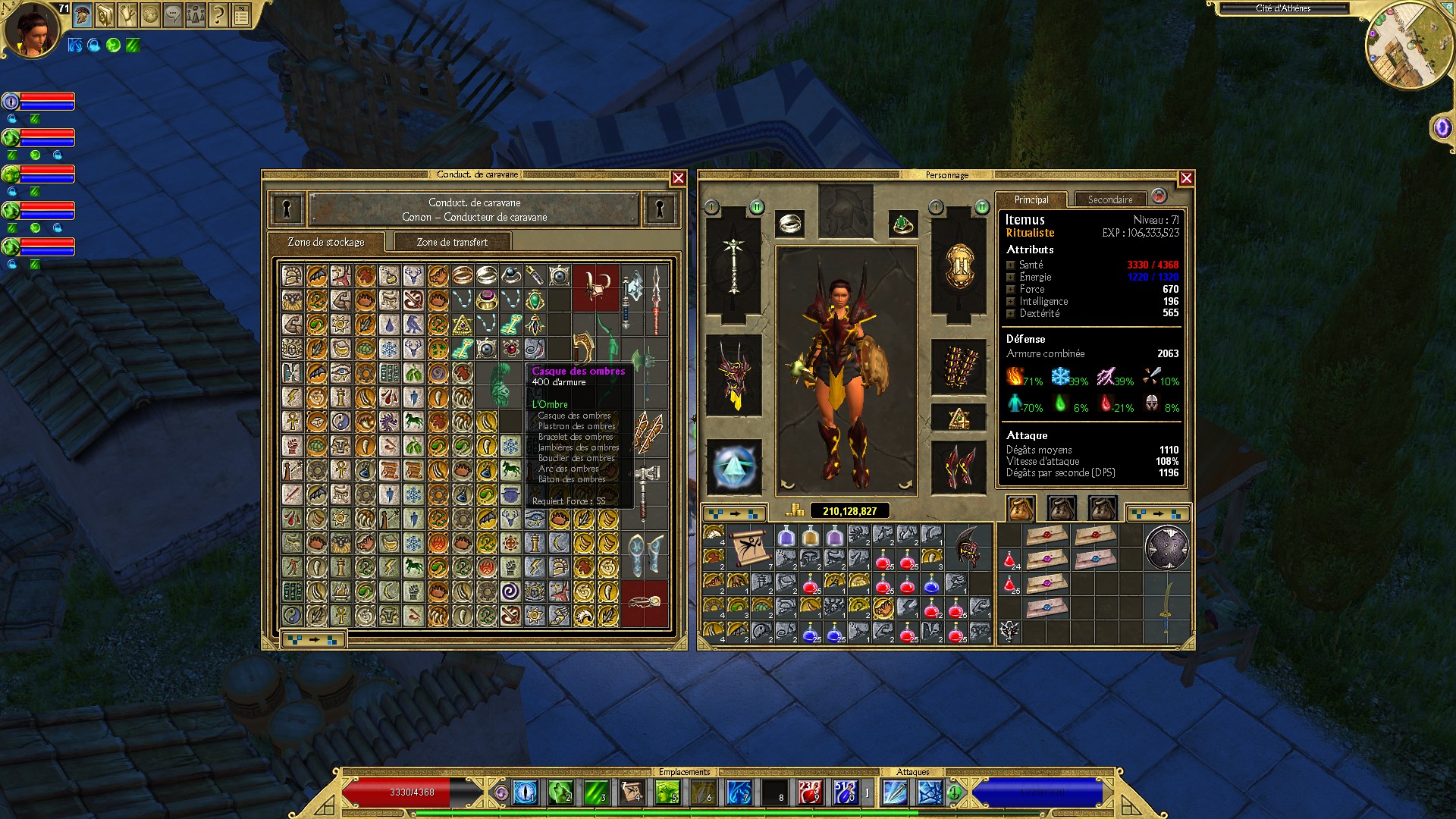Activate the blue eye skill in slot 1
Viewport: 1456px width, 819px height.
coord(525,792)
